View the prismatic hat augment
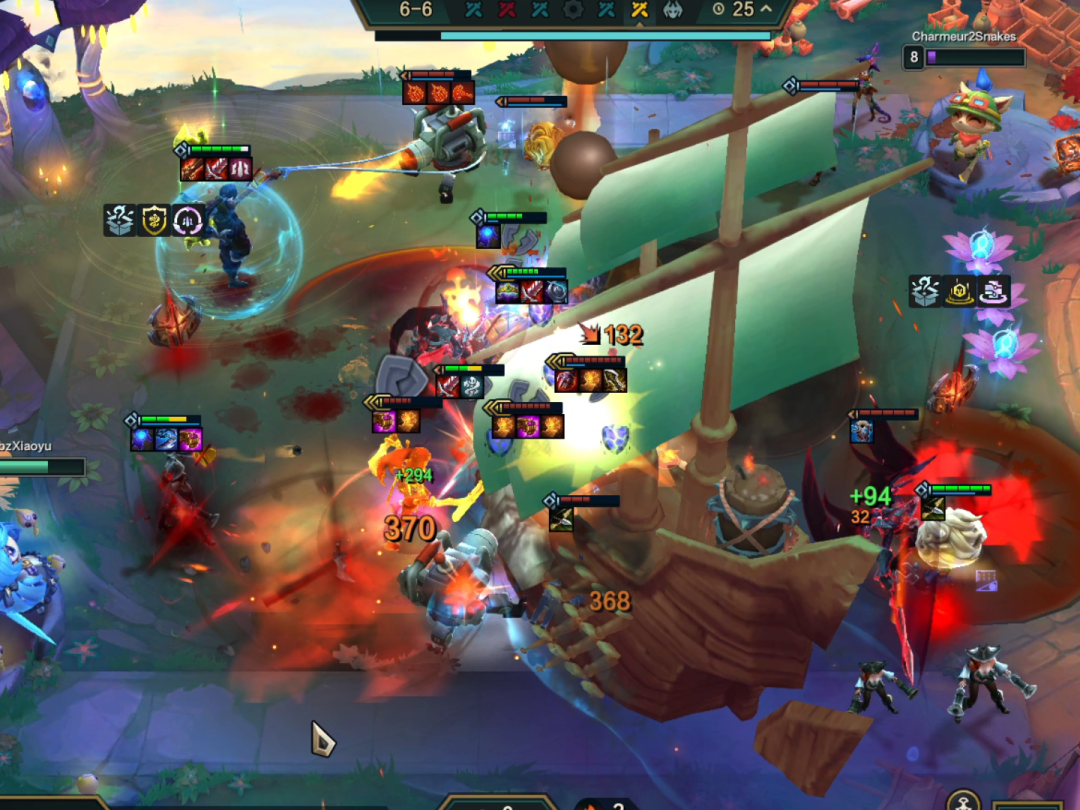The height and width of the screenshot is (810, 1080). 994,291
